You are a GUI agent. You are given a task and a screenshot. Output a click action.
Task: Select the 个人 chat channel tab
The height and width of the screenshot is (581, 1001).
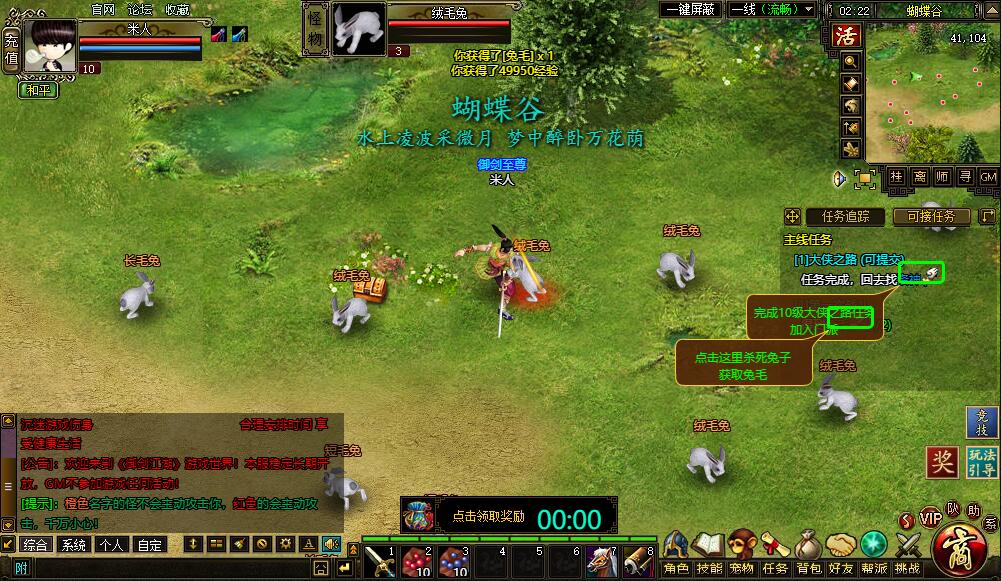[x=111, y=545]
